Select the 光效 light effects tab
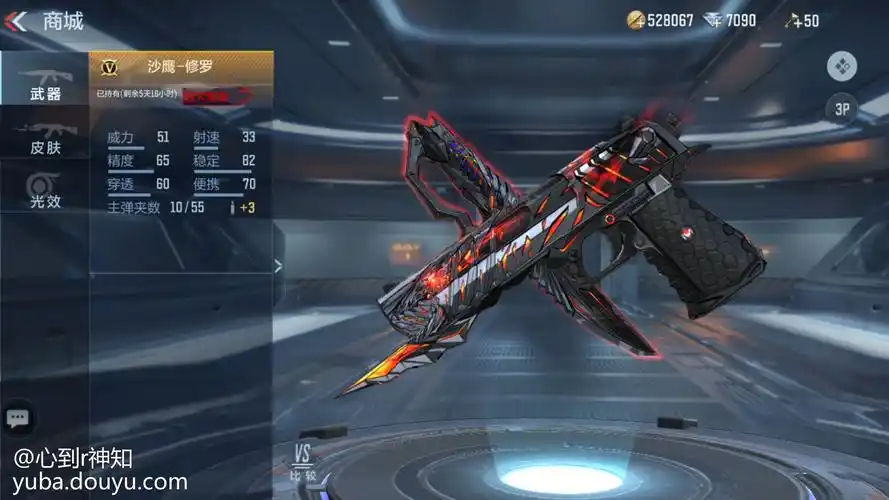Screen dimensions: 889x500 pyautogui.click(x=45, y=190)
